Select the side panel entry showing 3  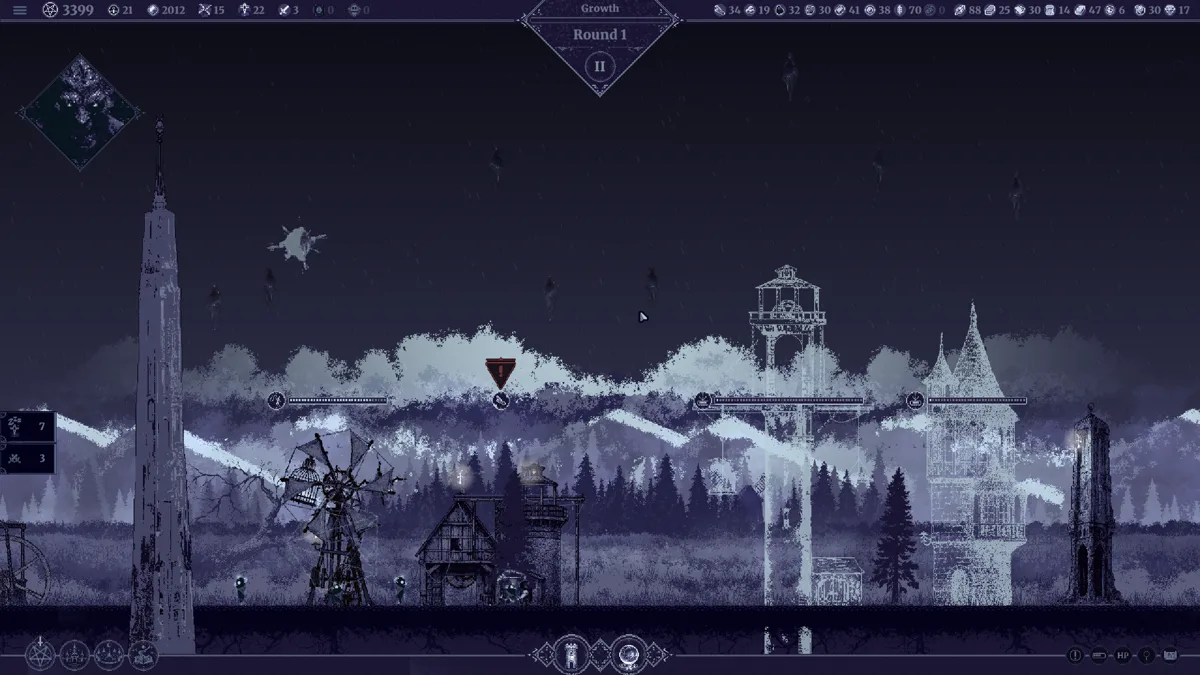point(28,458)
